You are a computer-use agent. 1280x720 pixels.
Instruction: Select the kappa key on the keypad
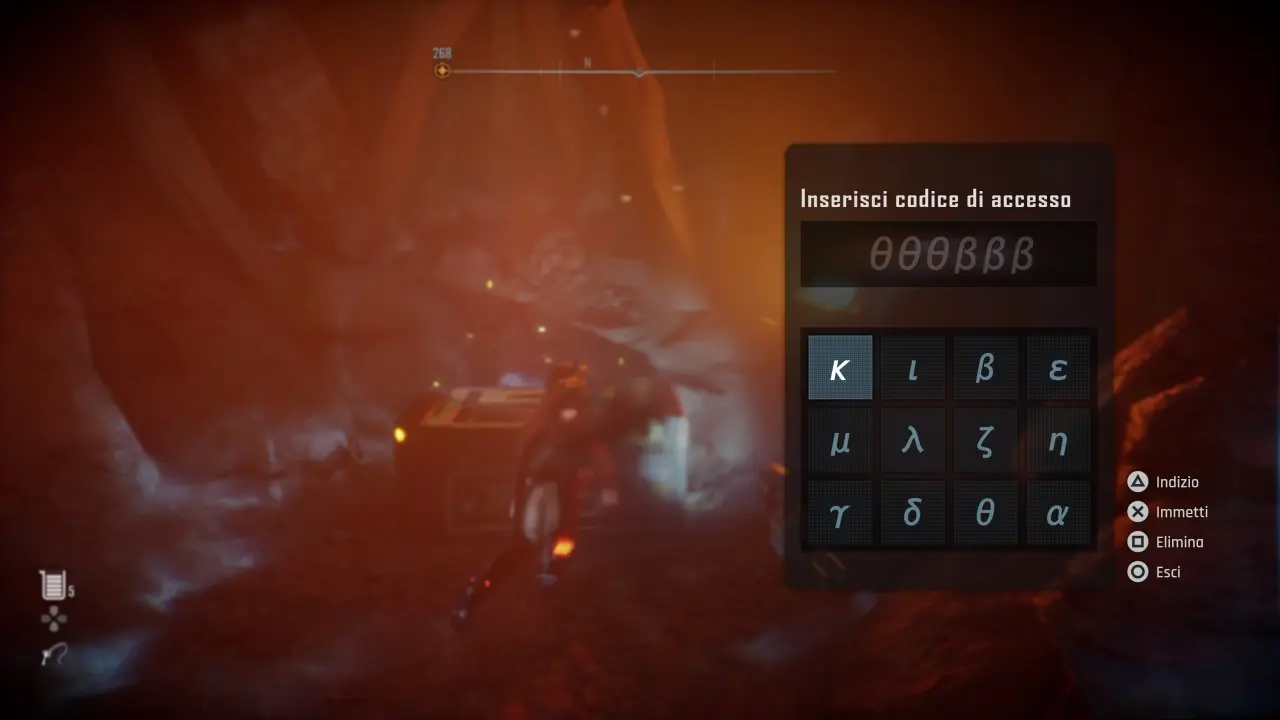point(840,367)
